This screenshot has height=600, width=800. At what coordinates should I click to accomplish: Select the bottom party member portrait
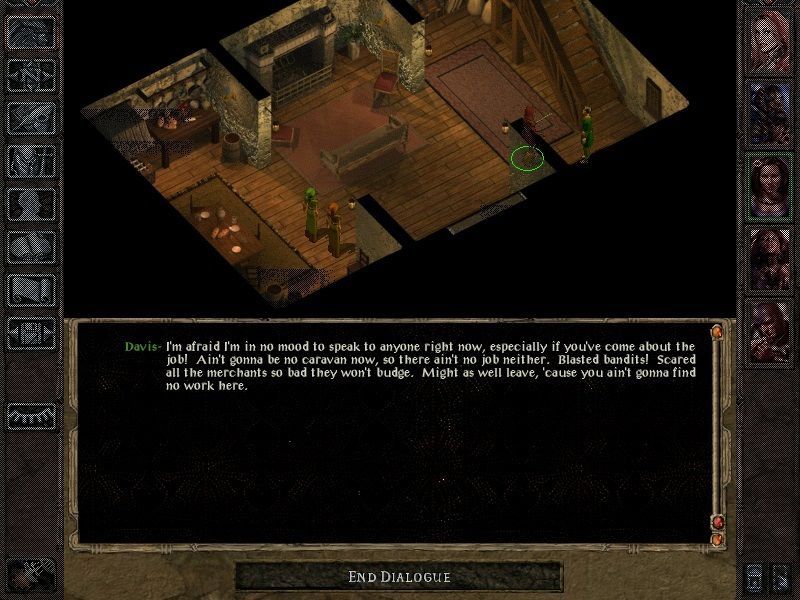click(770, 328)
